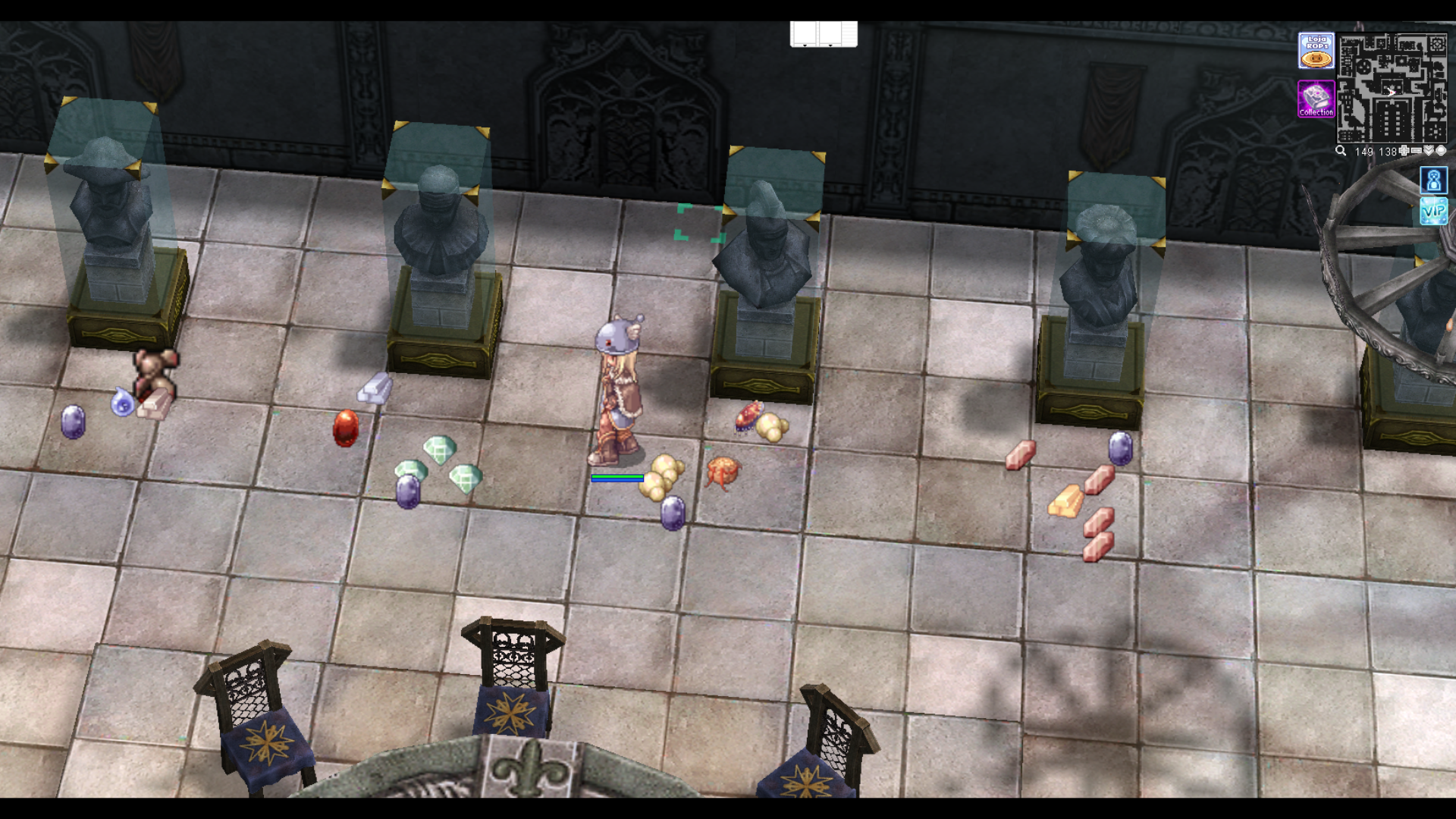Zoom in the minimap with plus
The height and width of the screenshot is (819, 1456).
pyautogui.click(x=1404, y=151)
